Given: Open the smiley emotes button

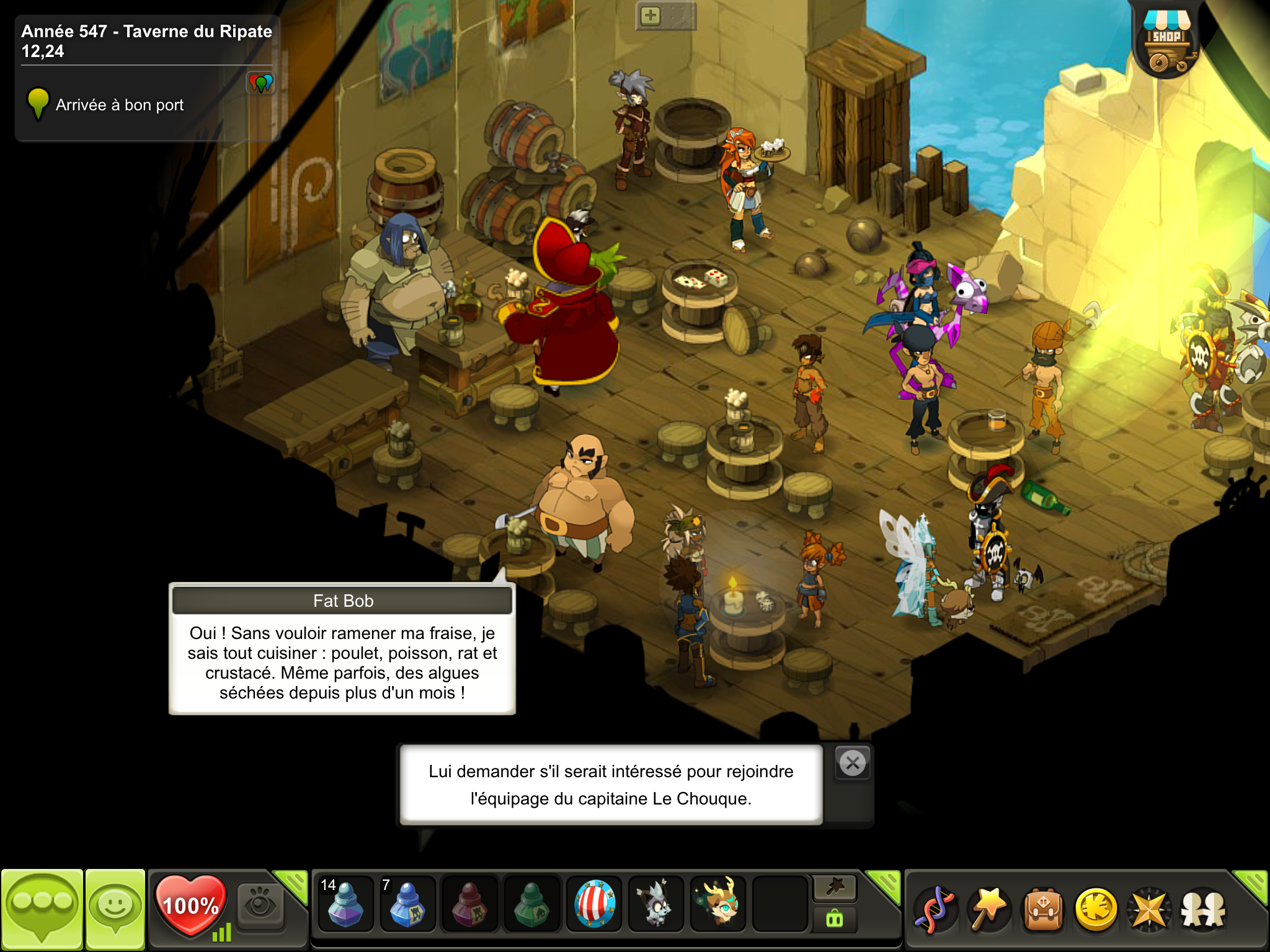Looking at the screenshot, I should [x=115, y=909].
